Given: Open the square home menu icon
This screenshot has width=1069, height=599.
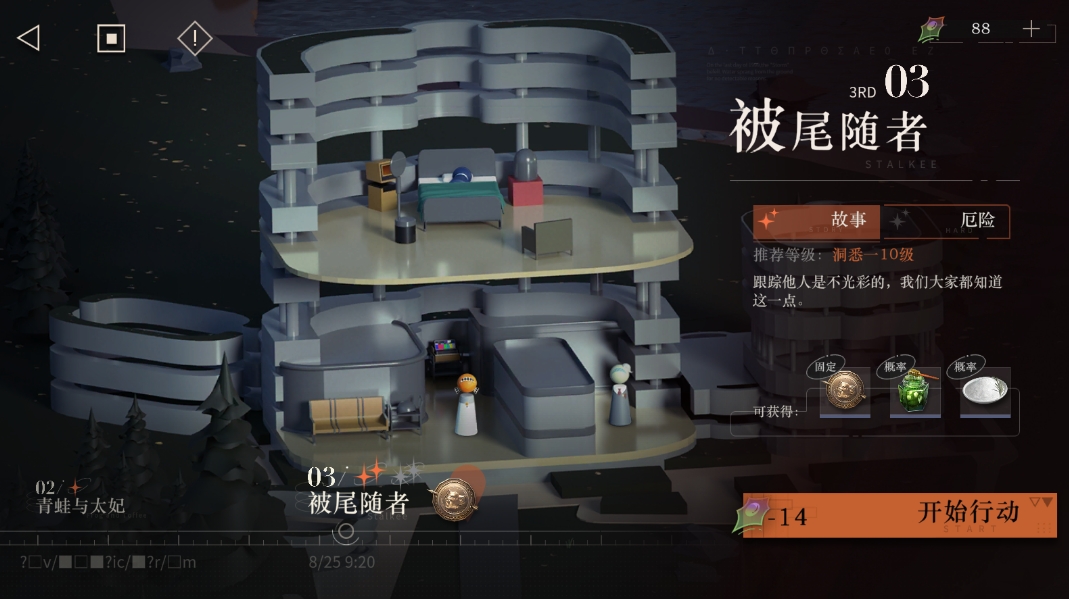Looking at the screenshot, I should [110, 38].
